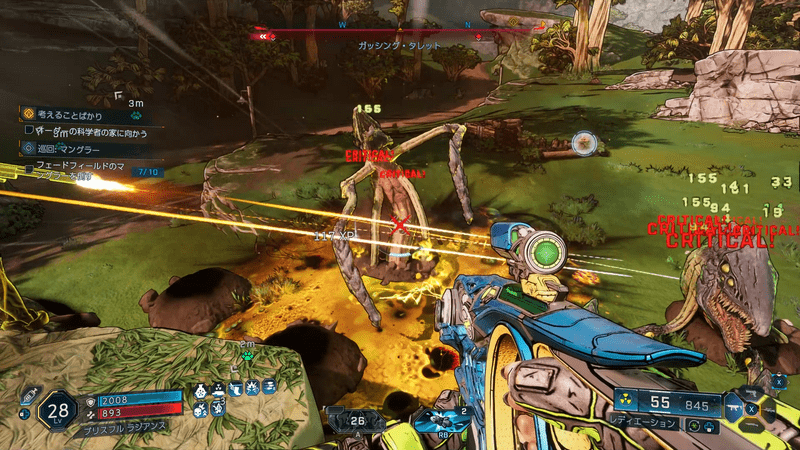Use the grenade ordnance slot
The width and height of the screenshot is (800, 450).
click(440, 420)
